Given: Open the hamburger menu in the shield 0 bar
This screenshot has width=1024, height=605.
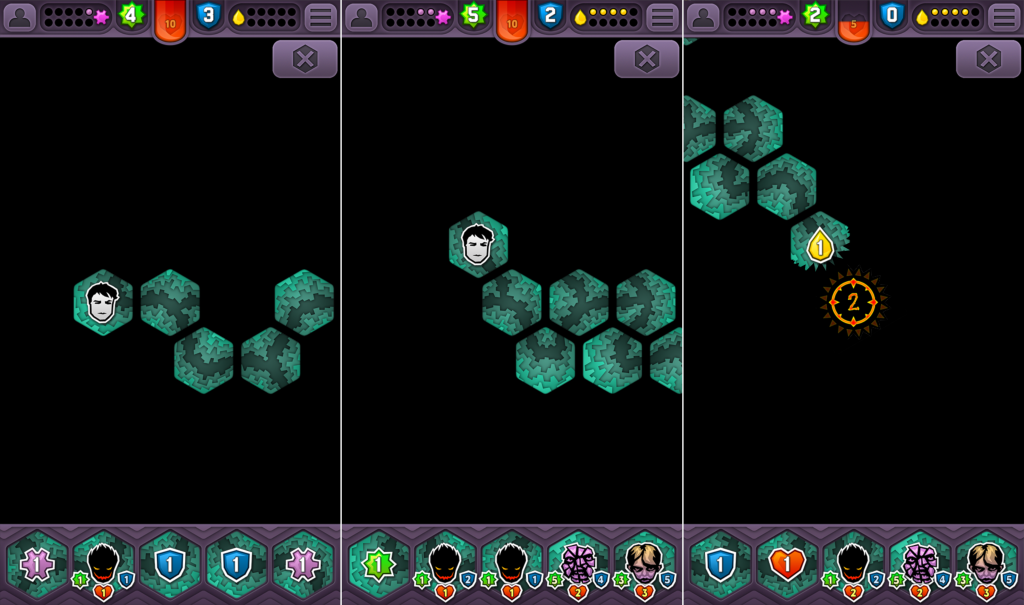Looking at the screenshot, I should click(1003, 17).
